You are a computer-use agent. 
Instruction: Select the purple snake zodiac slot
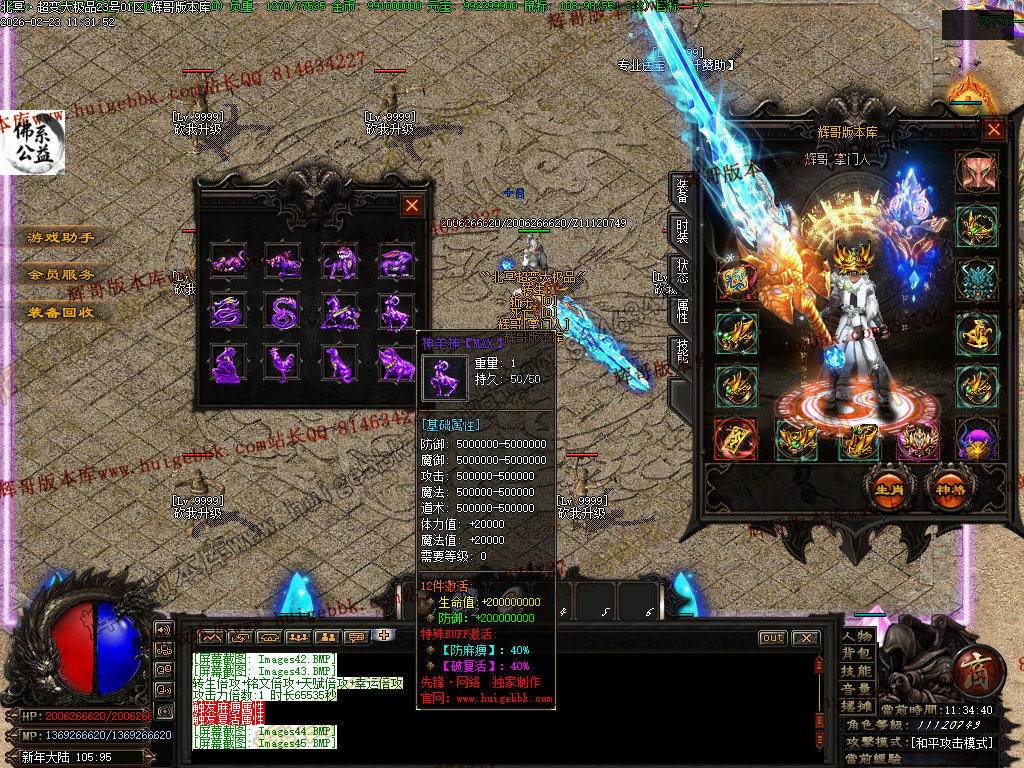284,312
